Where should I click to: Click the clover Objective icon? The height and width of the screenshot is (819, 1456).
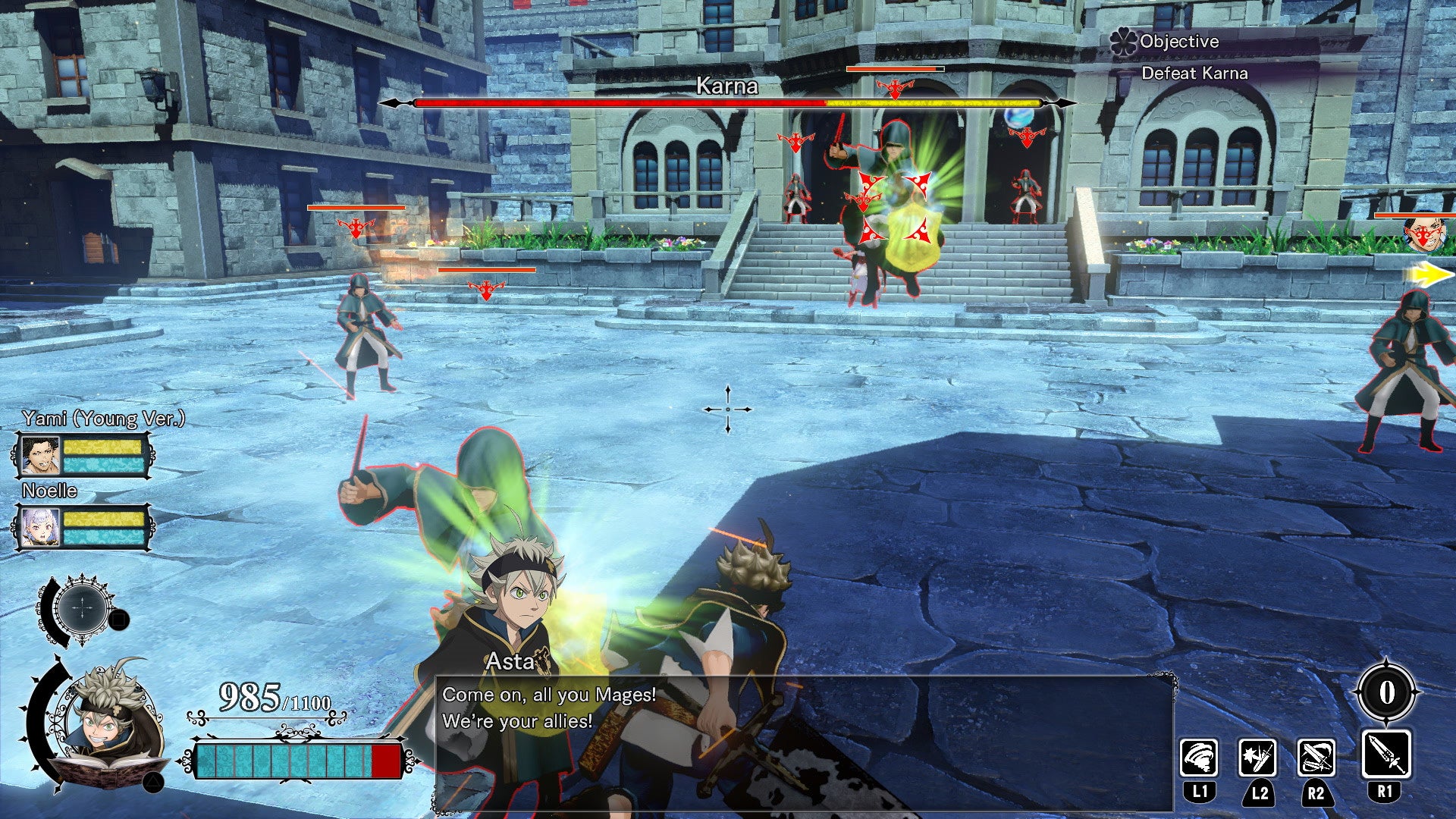click(1122, 42)
